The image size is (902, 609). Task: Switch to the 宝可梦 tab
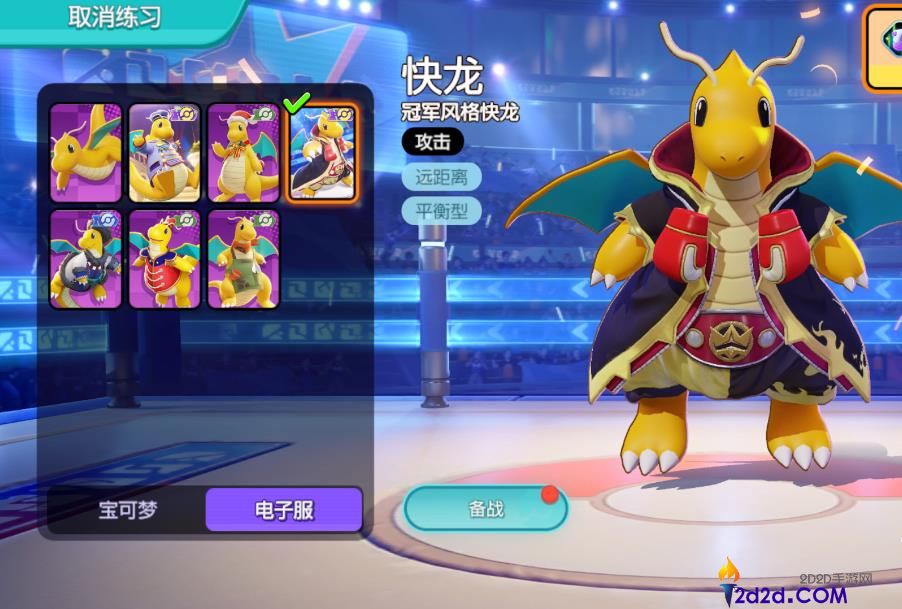(x=128, y=510)
